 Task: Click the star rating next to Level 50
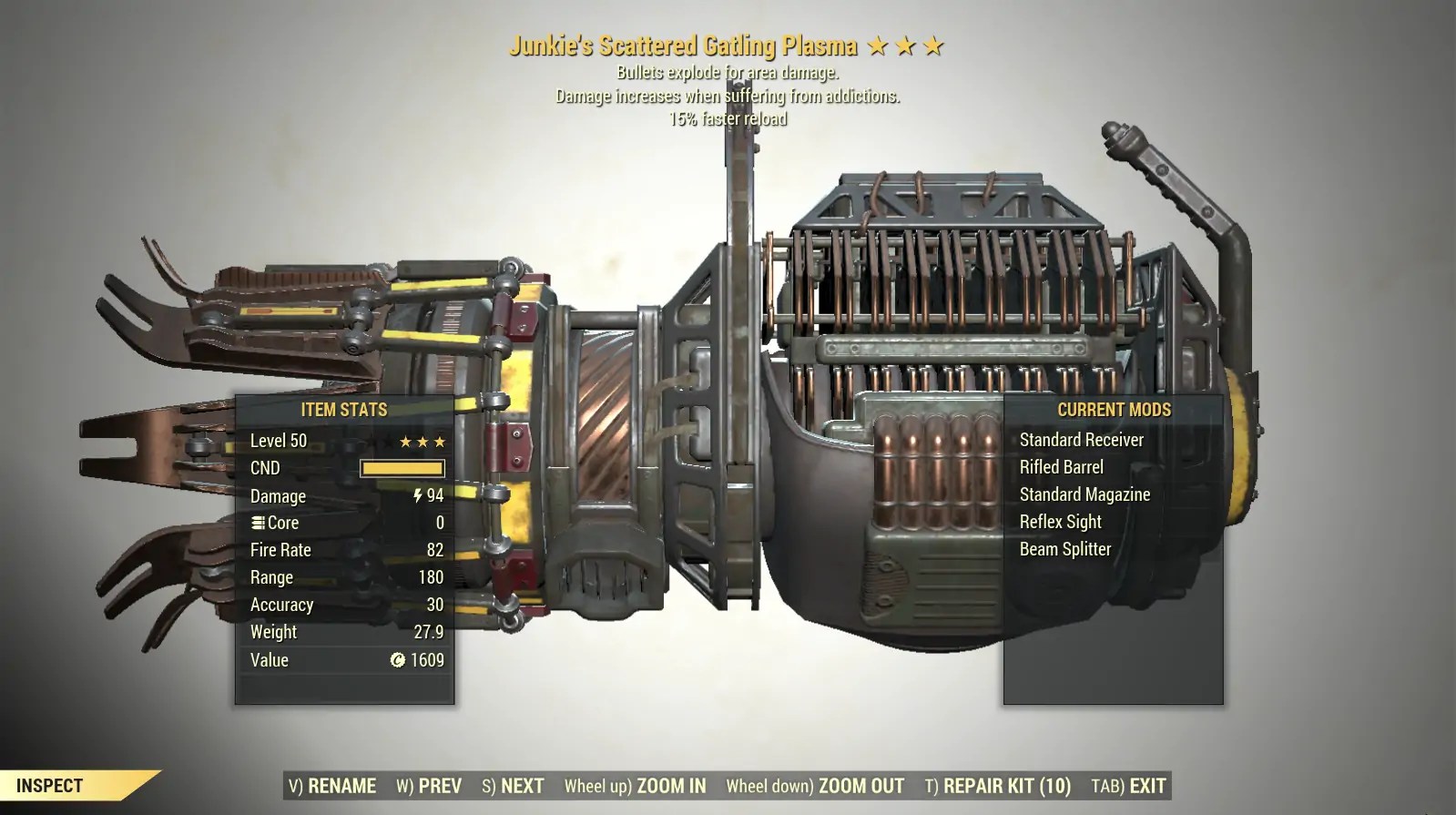pos(421,441)
